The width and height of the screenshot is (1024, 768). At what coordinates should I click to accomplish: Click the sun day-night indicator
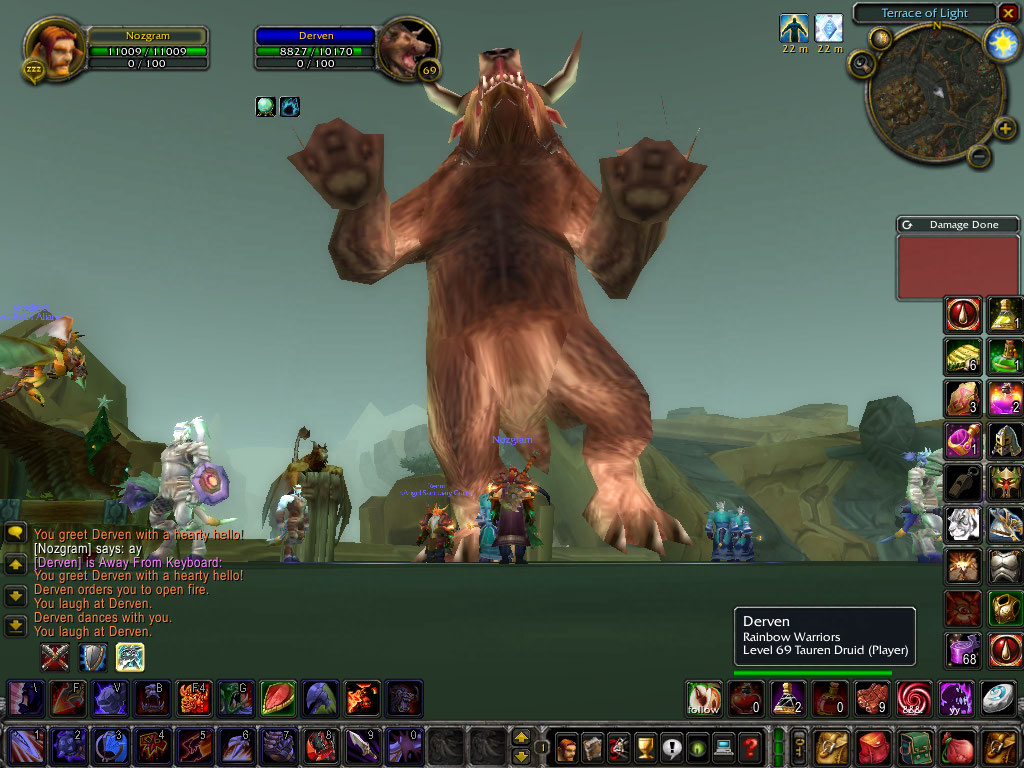click(x=1001, y=42)
